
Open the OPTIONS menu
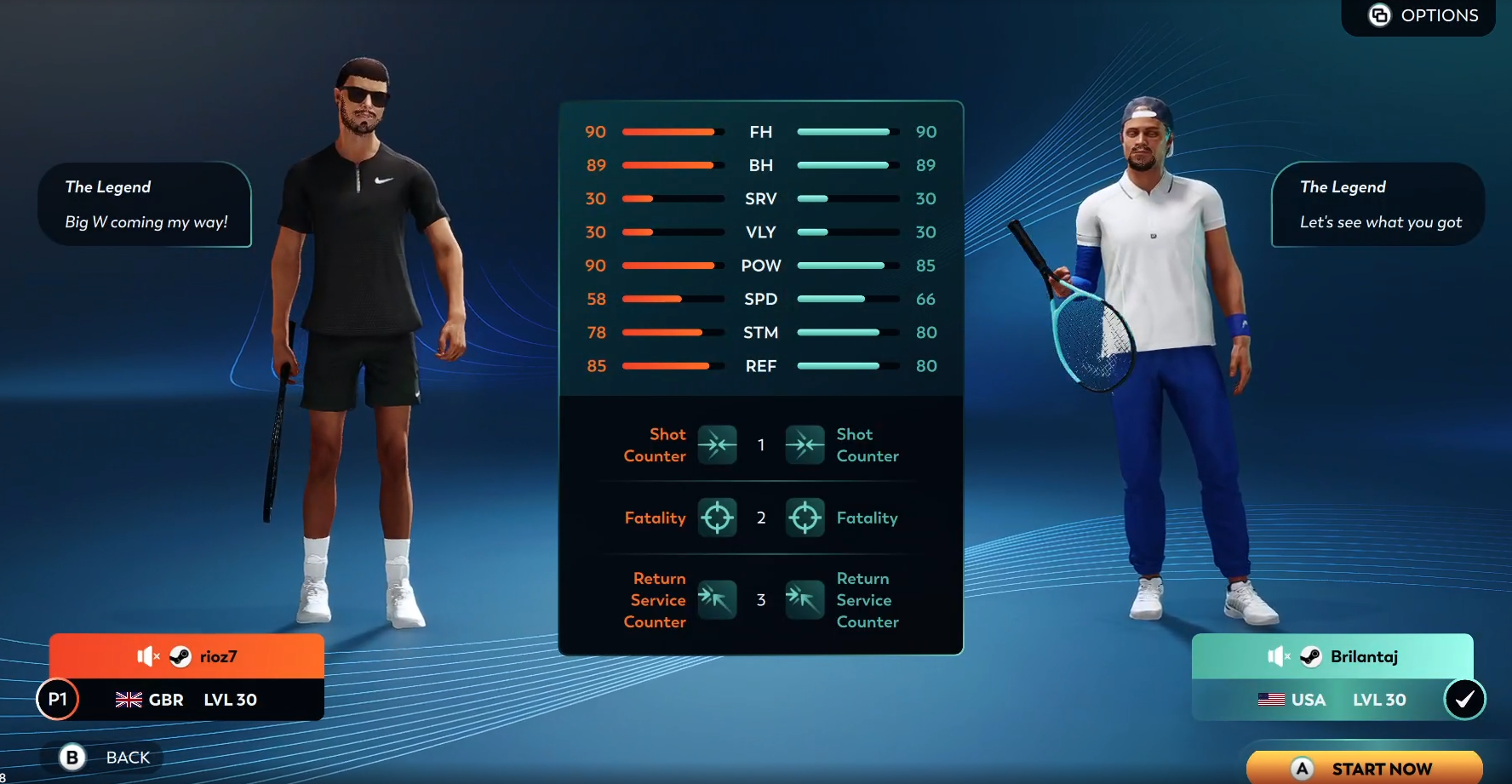tap(1423, 15)
